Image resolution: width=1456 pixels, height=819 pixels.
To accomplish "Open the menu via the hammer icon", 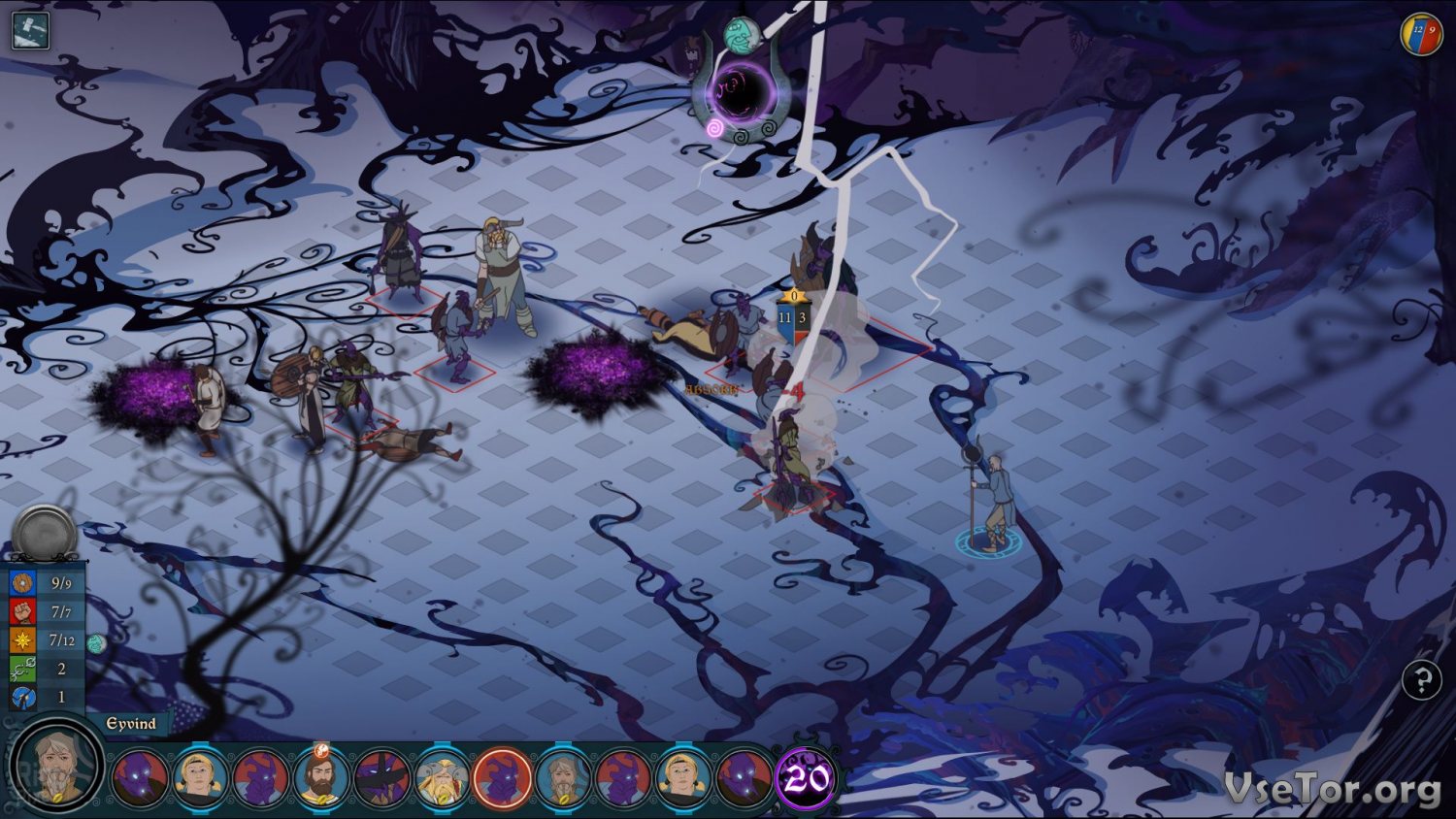I will coord(30,30).
